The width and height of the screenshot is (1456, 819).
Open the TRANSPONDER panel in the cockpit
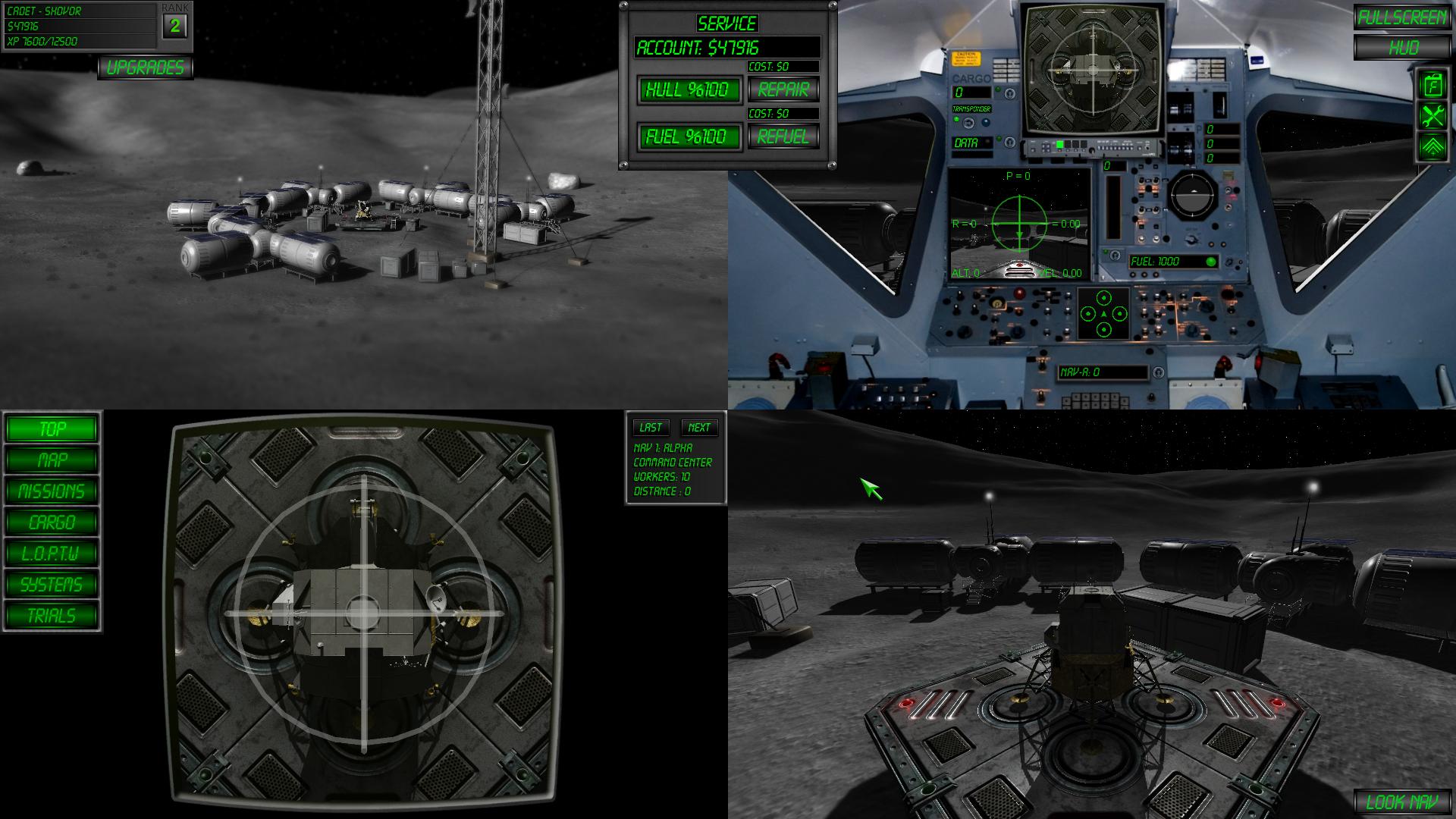pos(971,108)
